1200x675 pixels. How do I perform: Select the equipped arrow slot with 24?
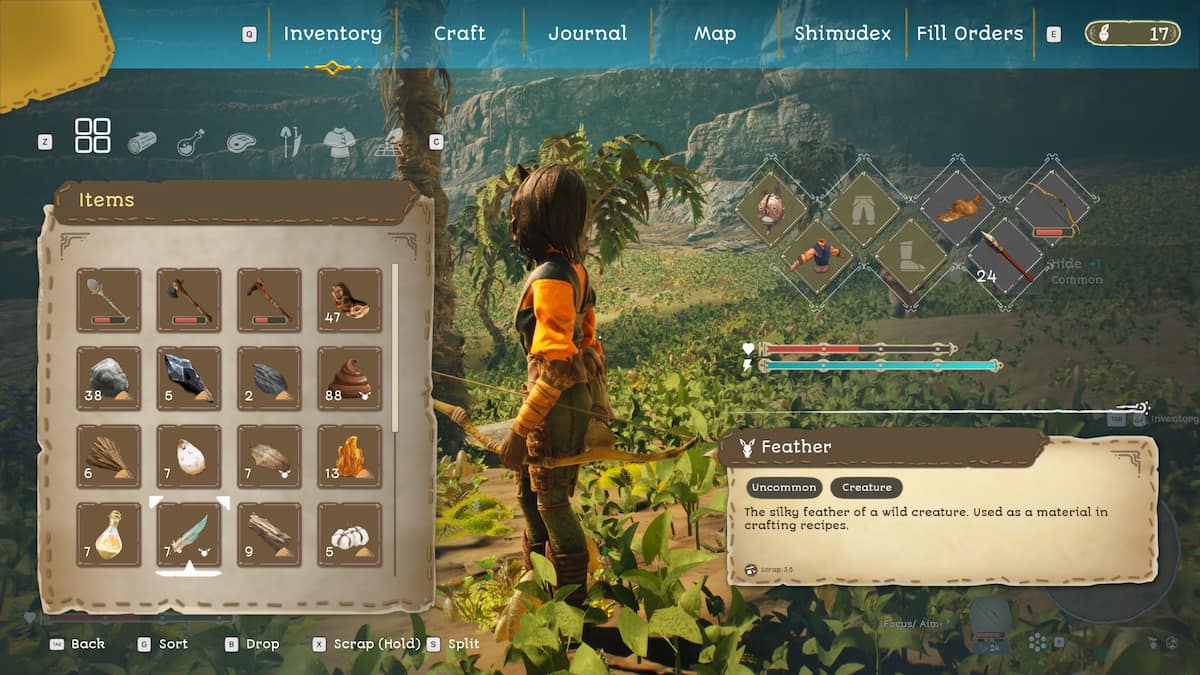click(x=1007, y=257)
